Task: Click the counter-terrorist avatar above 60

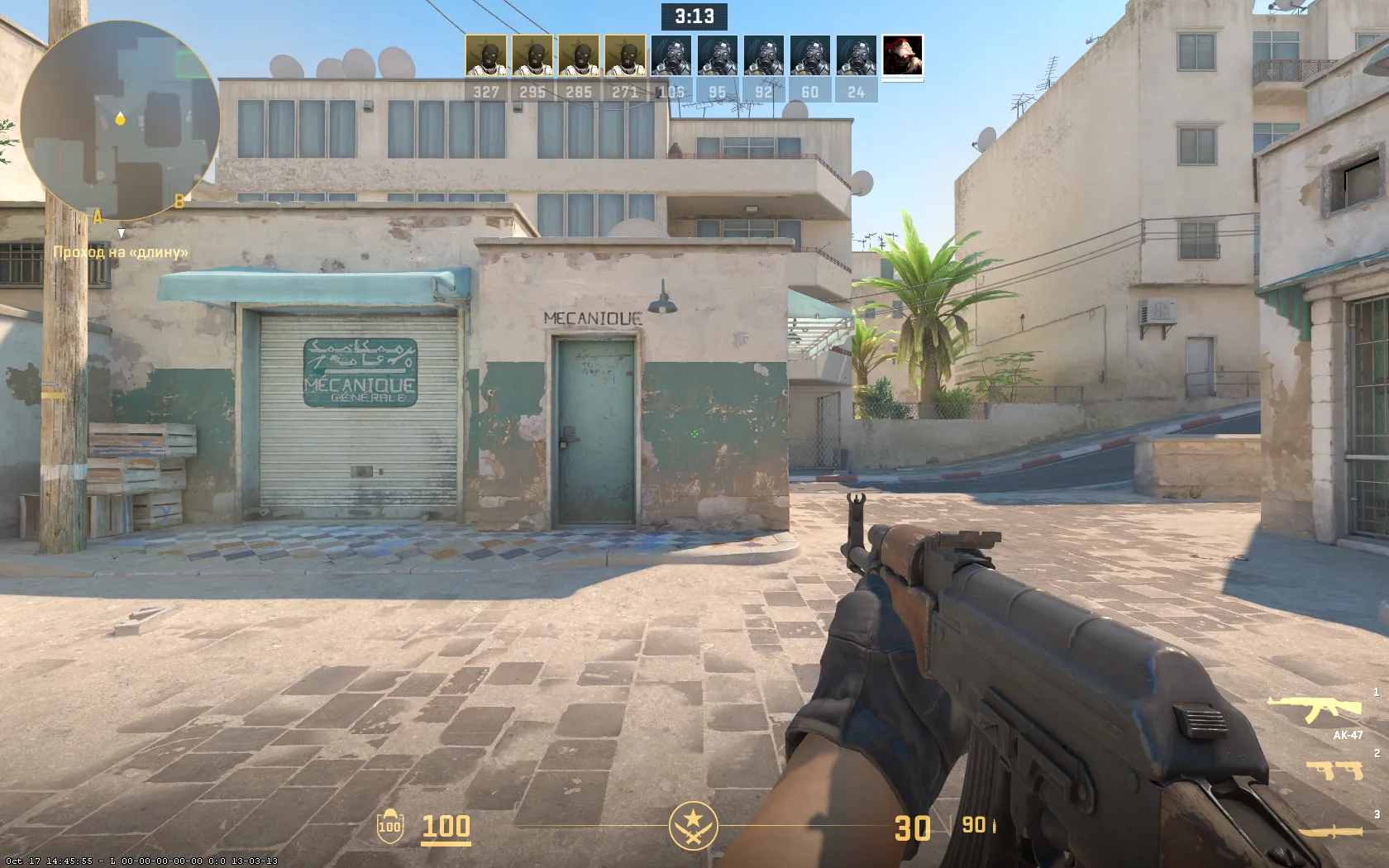Action: pyautogui.click(x=809, y=56)
